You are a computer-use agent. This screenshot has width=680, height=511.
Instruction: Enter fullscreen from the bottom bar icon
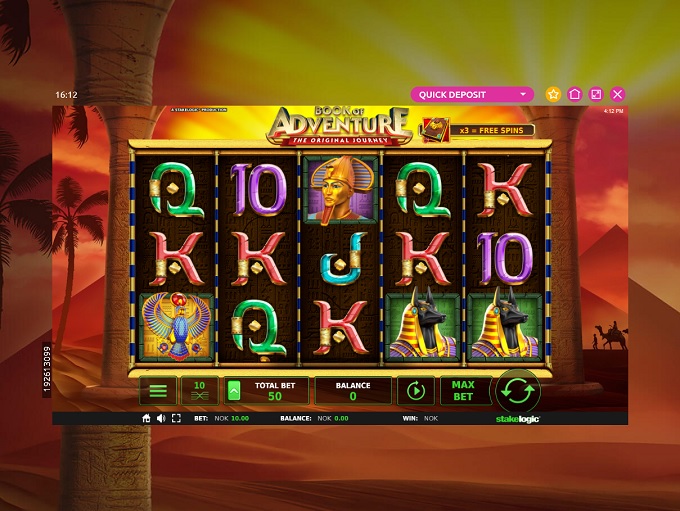tap(176, 419)
